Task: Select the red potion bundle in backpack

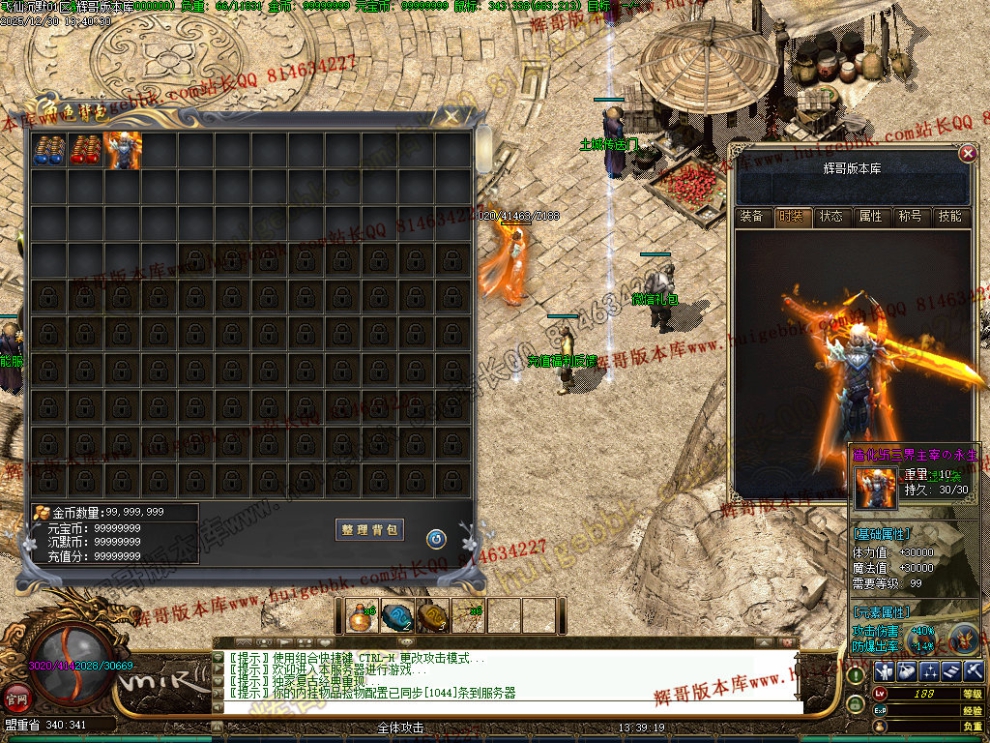Action: [86, 149]
